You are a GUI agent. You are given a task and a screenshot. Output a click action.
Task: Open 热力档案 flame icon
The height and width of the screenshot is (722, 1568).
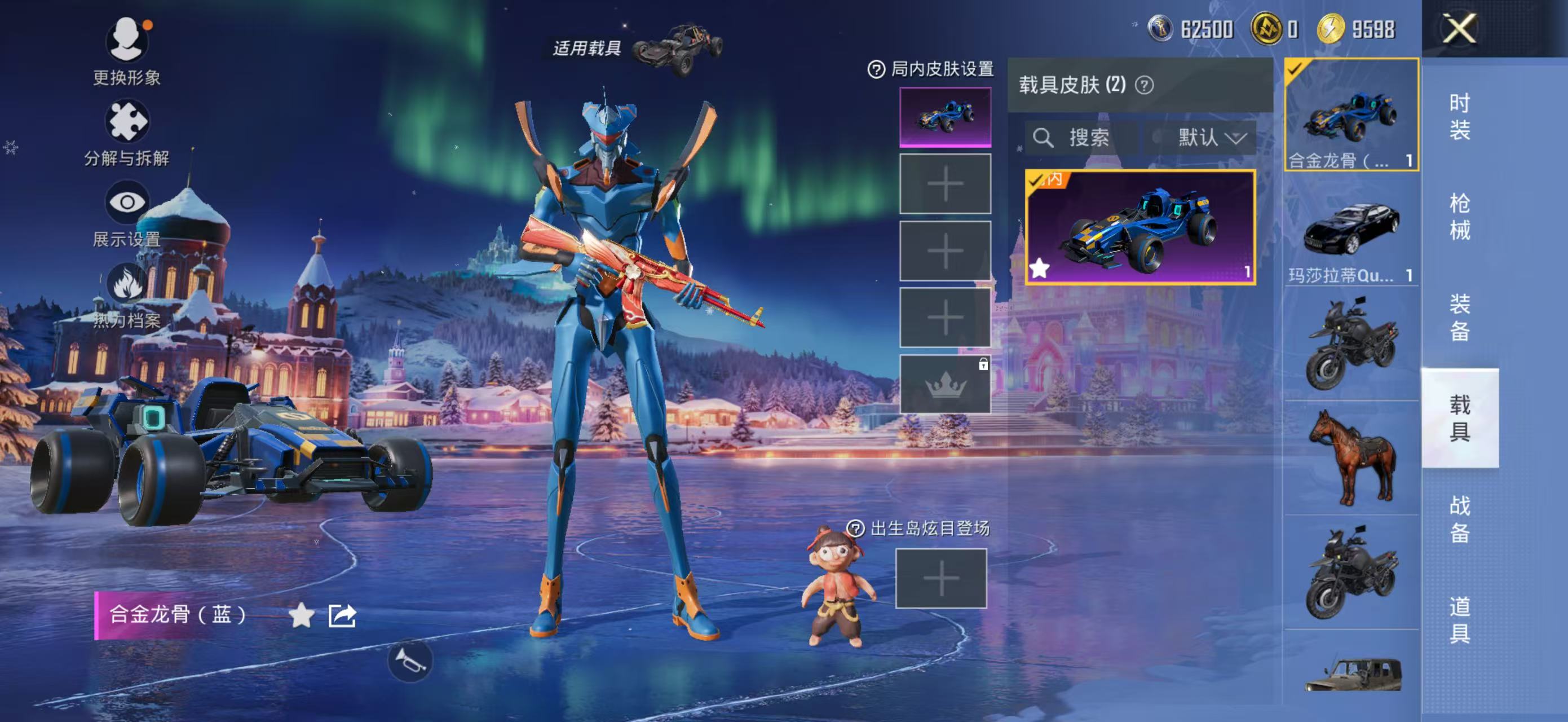coord(127,284)
